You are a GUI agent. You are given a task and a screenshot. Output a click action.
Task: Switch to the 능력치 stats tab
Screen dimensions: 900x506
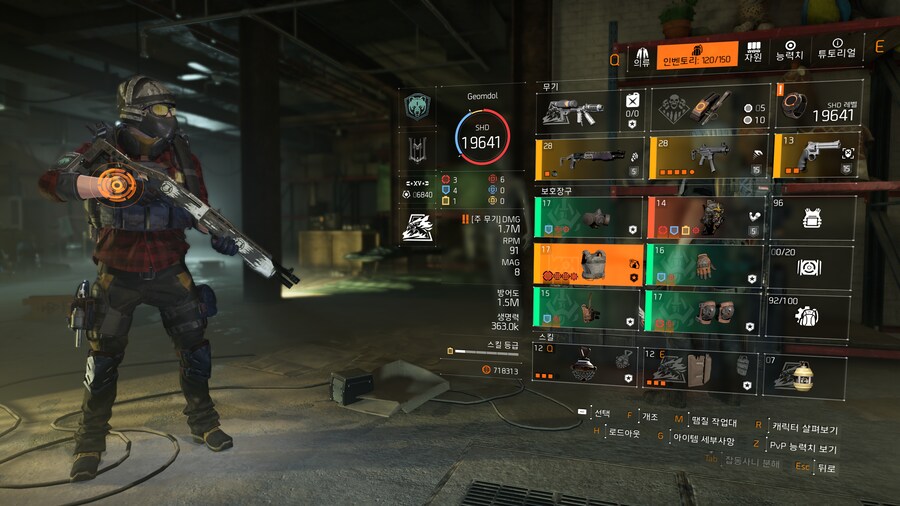790,52
